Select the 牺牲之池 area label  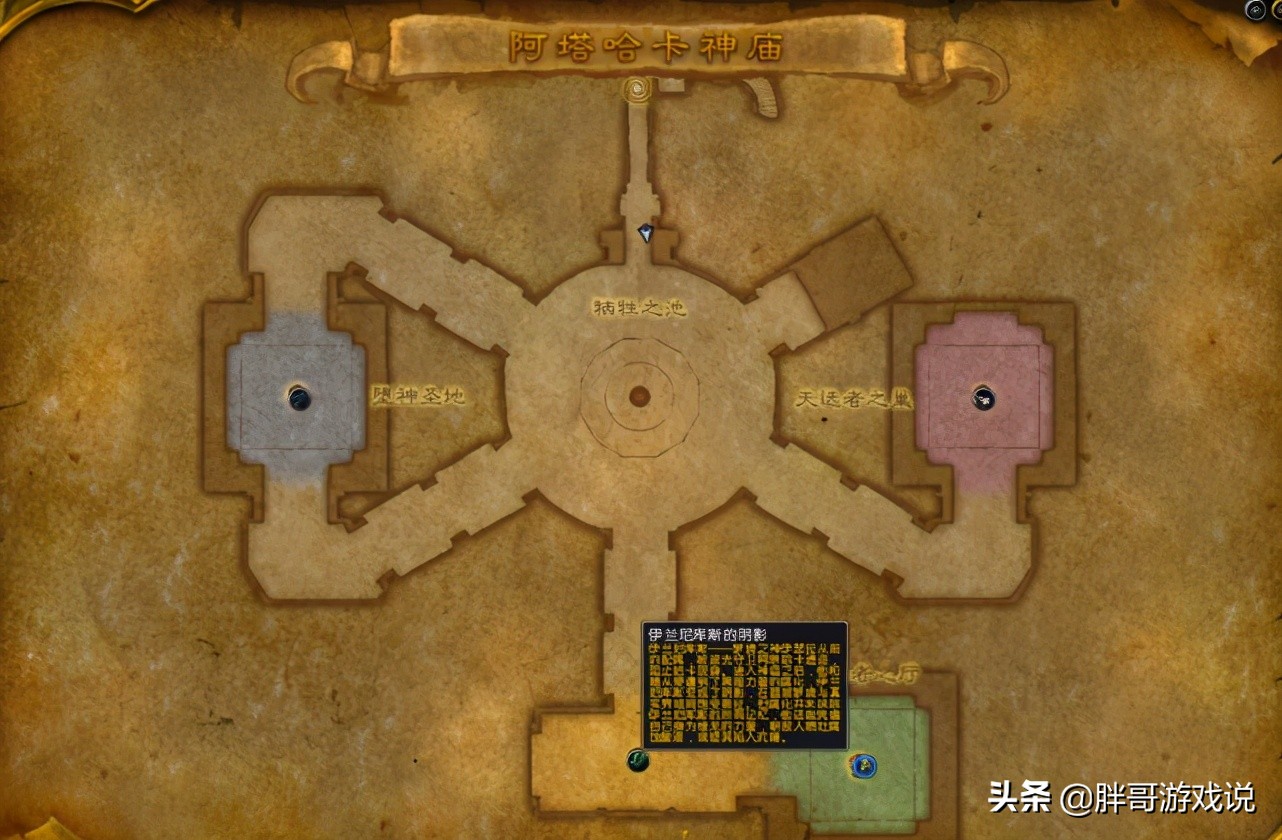click(x=640, y=307)
